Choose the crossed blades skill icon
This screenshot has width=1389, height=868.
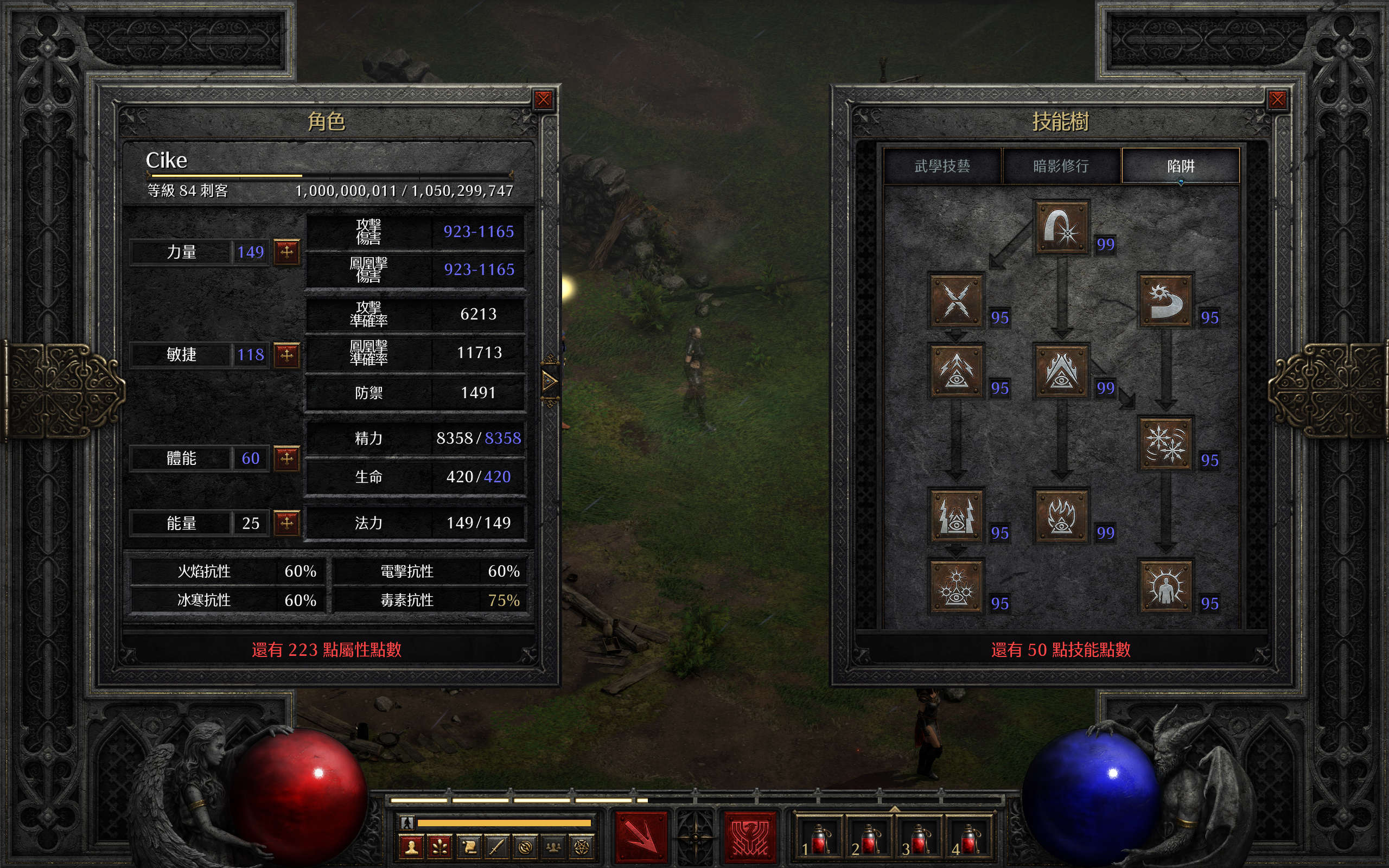pos(955,299)
